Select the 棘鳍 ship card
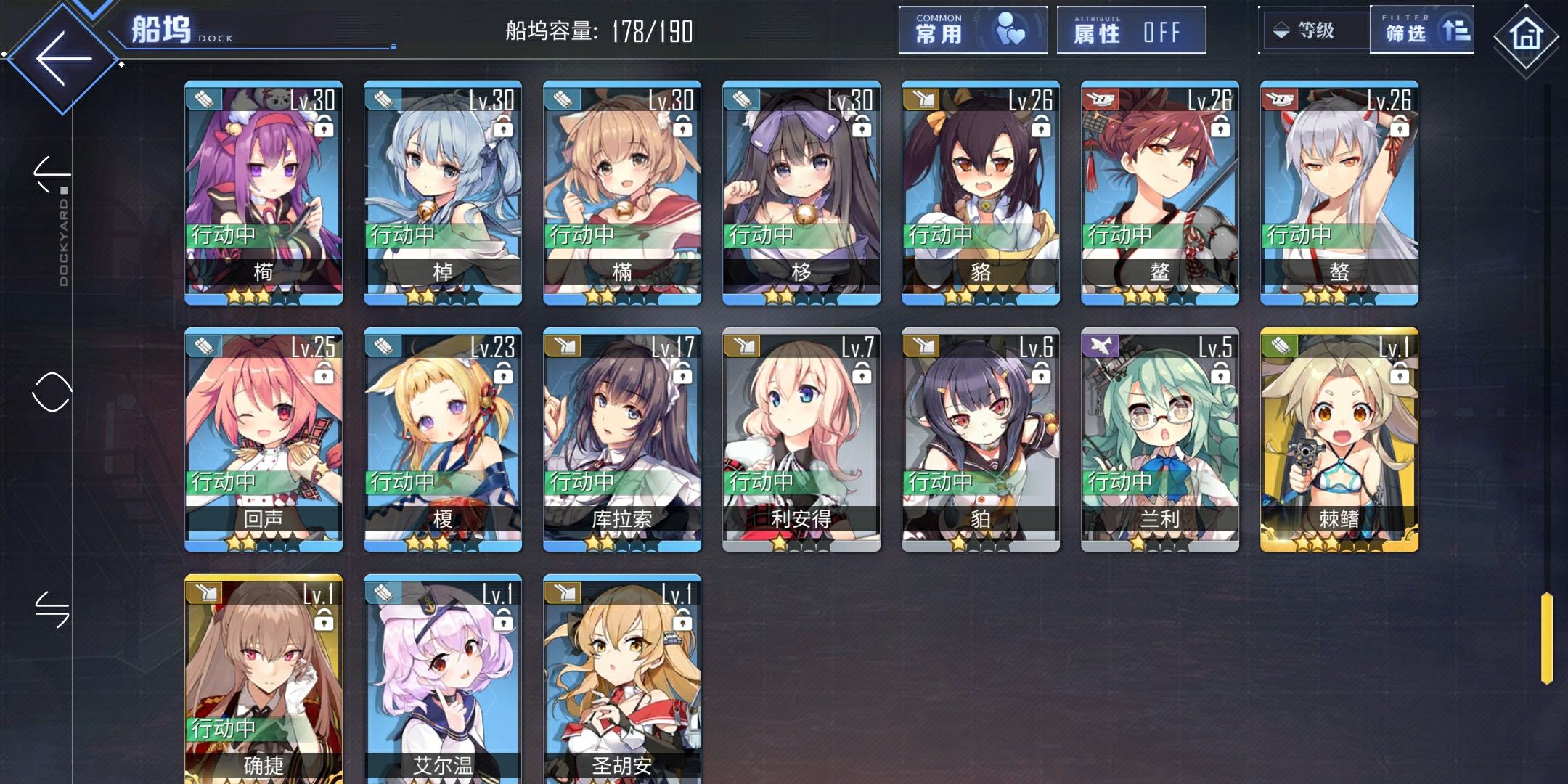Image resolution: width=1568 pixels, height=784 pixels. [1339, 440]
